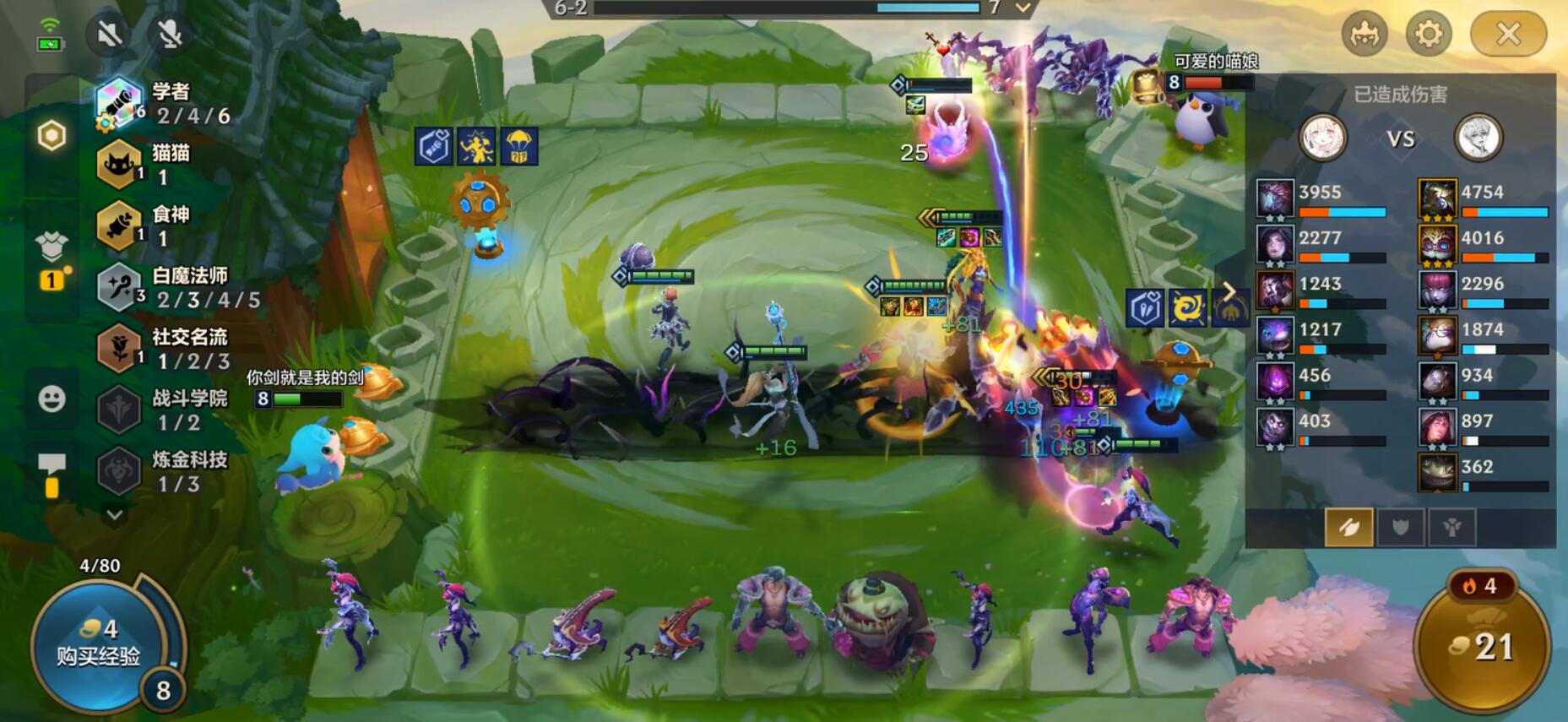The height and width of the screenshot is (722, 1568).
Task: Open the chat speech bubble icon
Action: pos(52,465)
